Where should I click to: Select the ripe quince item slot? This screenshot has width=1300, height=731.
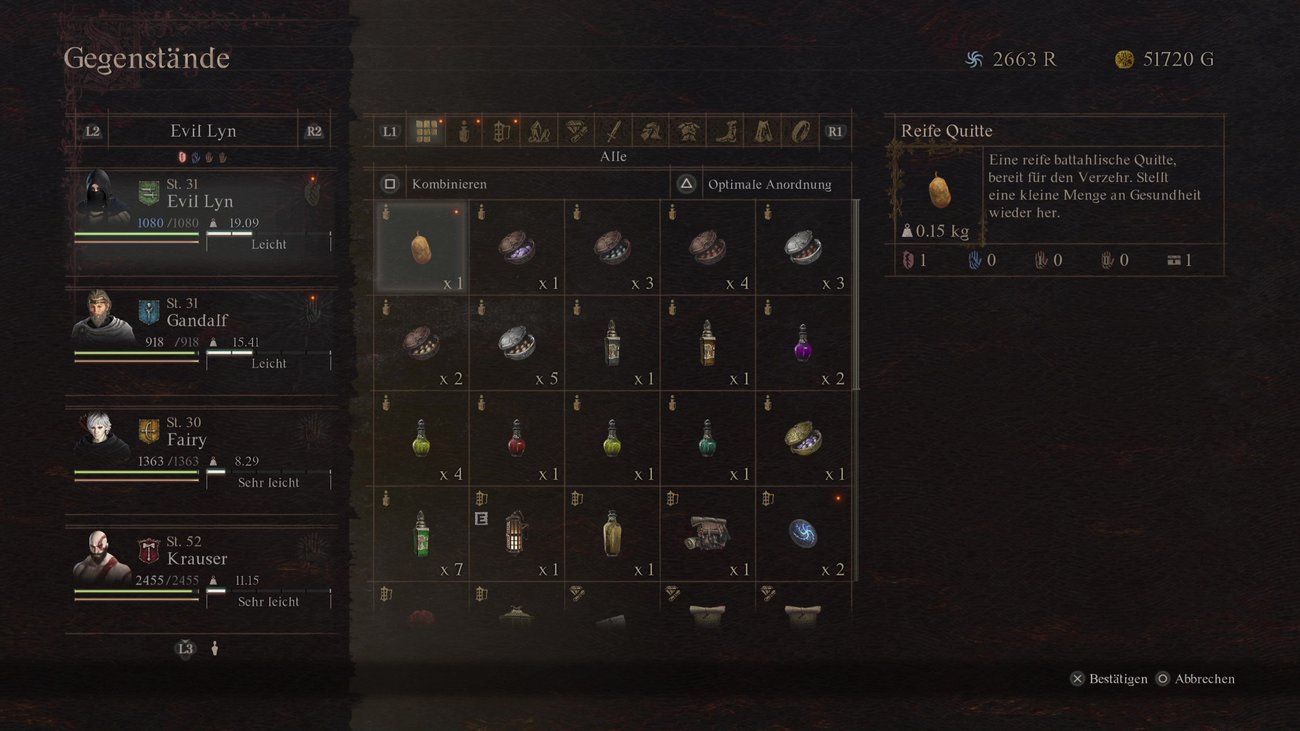point(421,247)
